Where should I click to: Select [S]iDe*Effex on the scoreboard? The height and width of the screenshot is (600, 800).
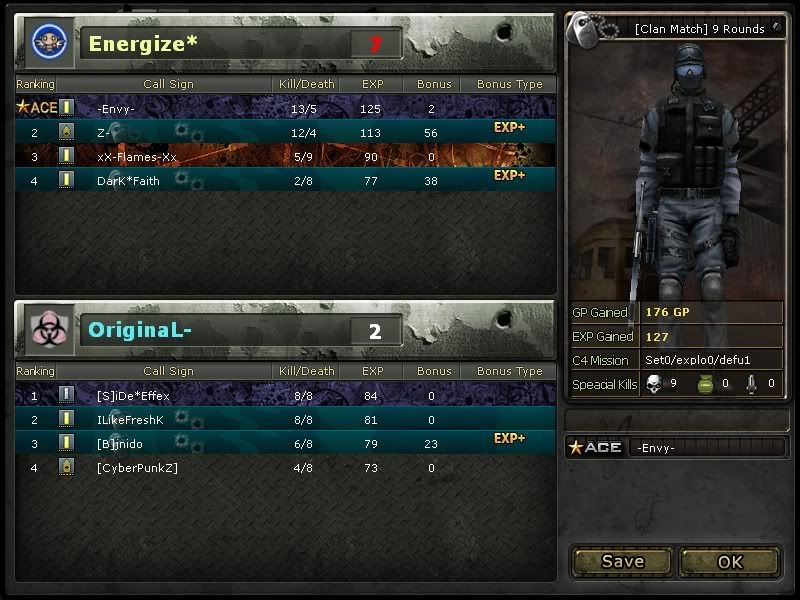pos(134,396)
